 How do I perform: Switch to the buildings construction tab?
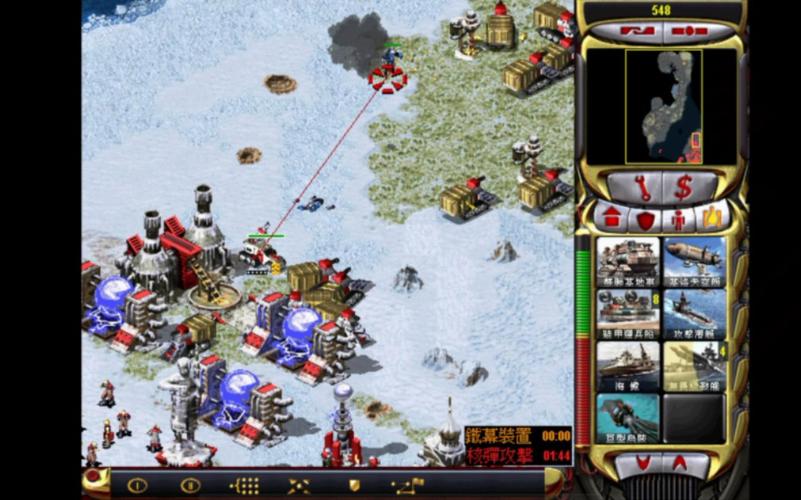click(612, 217)
